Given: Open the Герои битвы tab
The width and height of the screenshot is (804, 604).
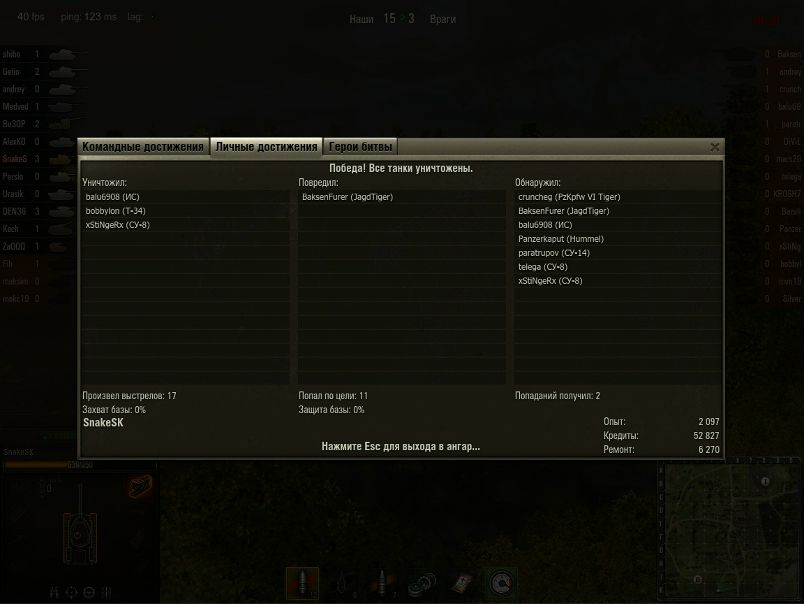Looking at the screenshot, I should tap(361, 147).
